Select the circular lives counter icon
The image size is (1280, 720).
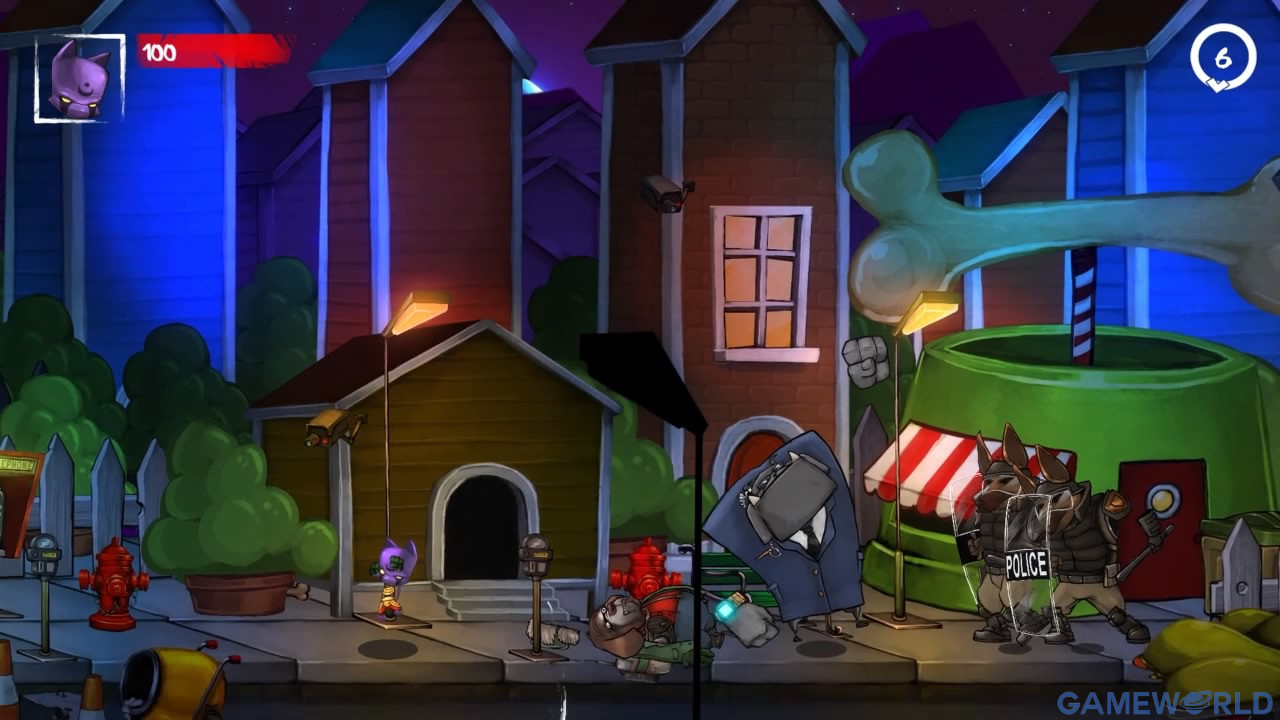[1222, 59]
